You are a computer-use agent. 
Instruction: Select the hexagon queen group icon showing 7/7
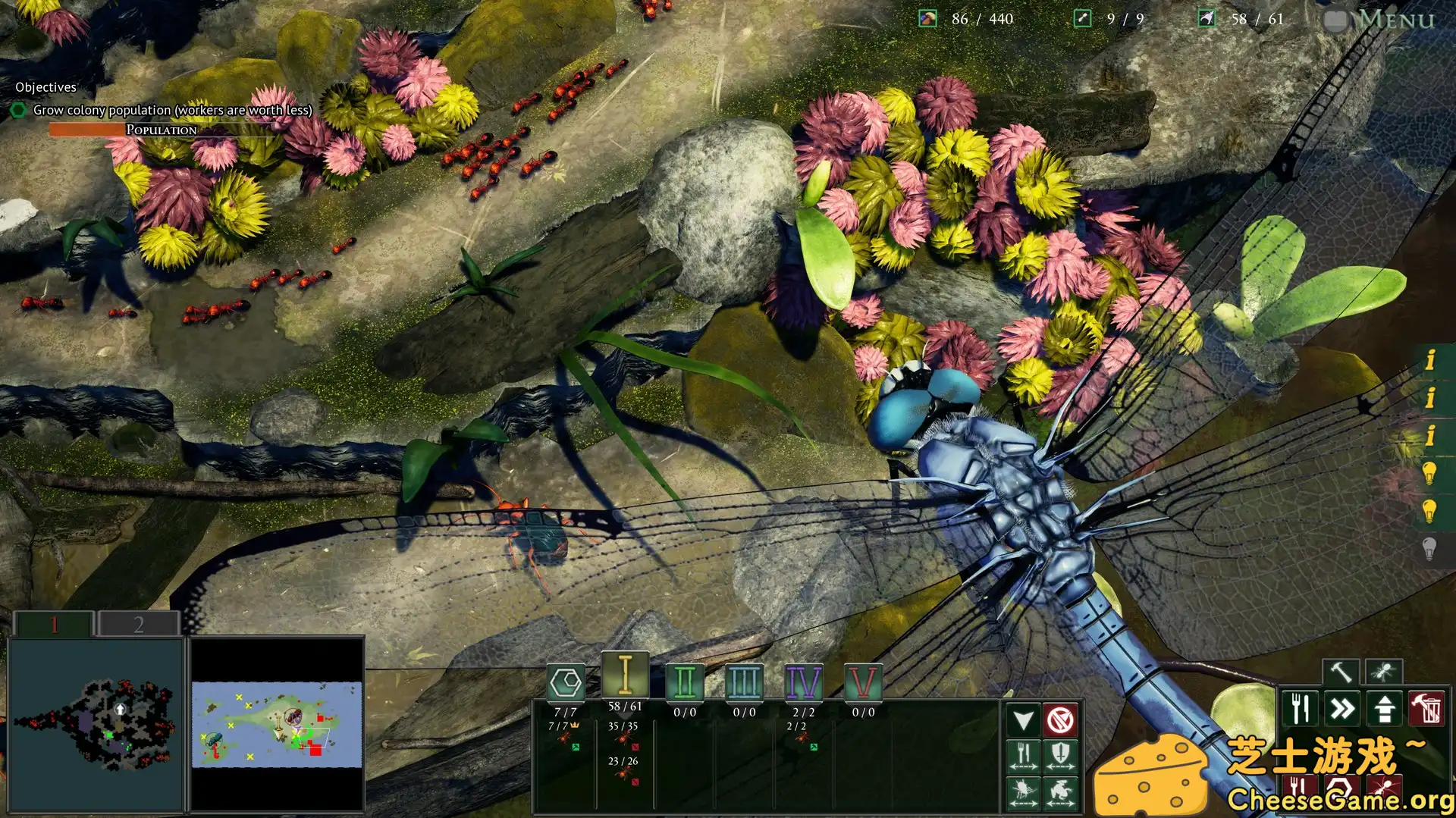[x=566, y=682]
